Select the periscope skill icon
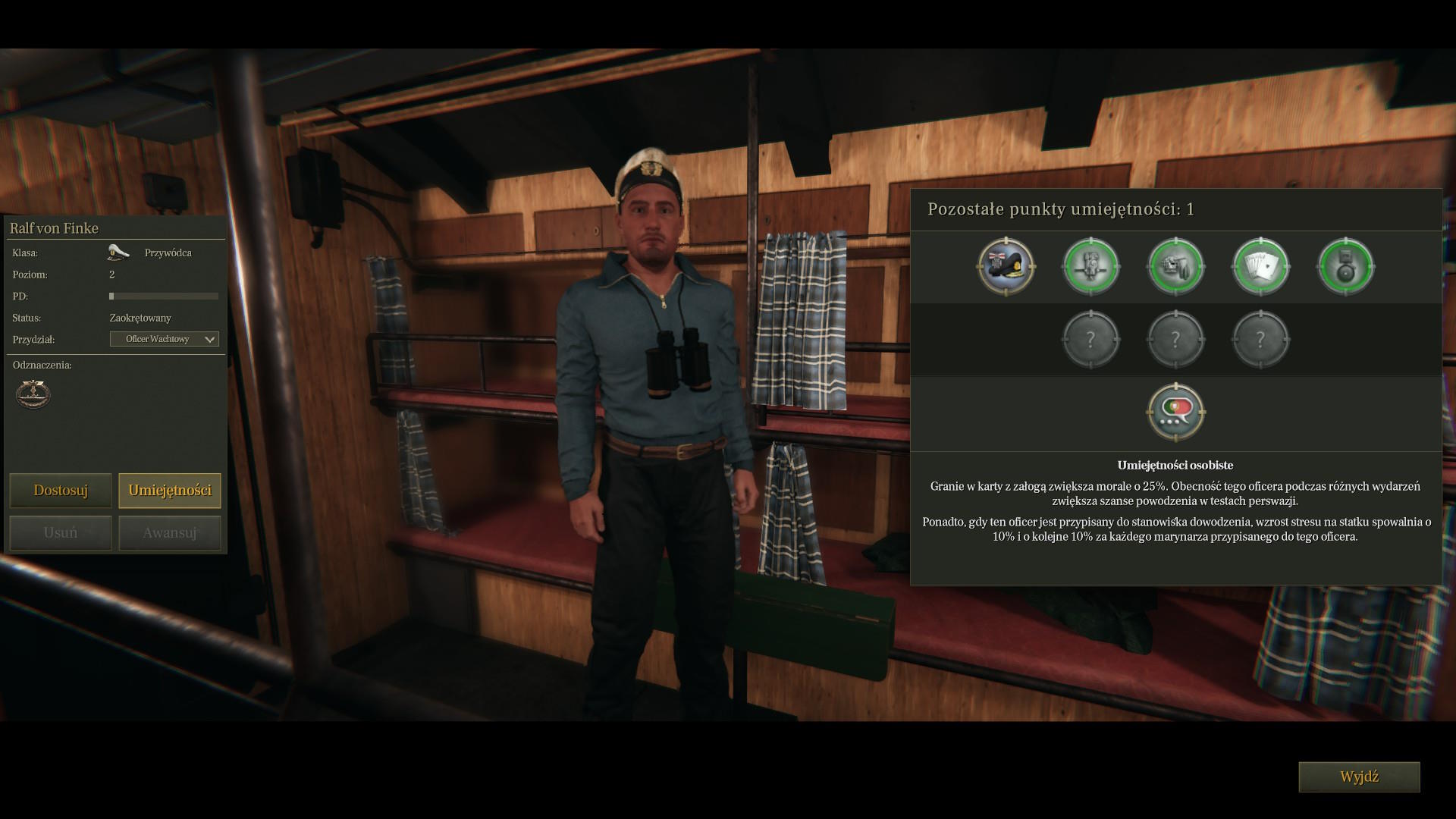The image size is (1456, 819). coord(1091,266)
